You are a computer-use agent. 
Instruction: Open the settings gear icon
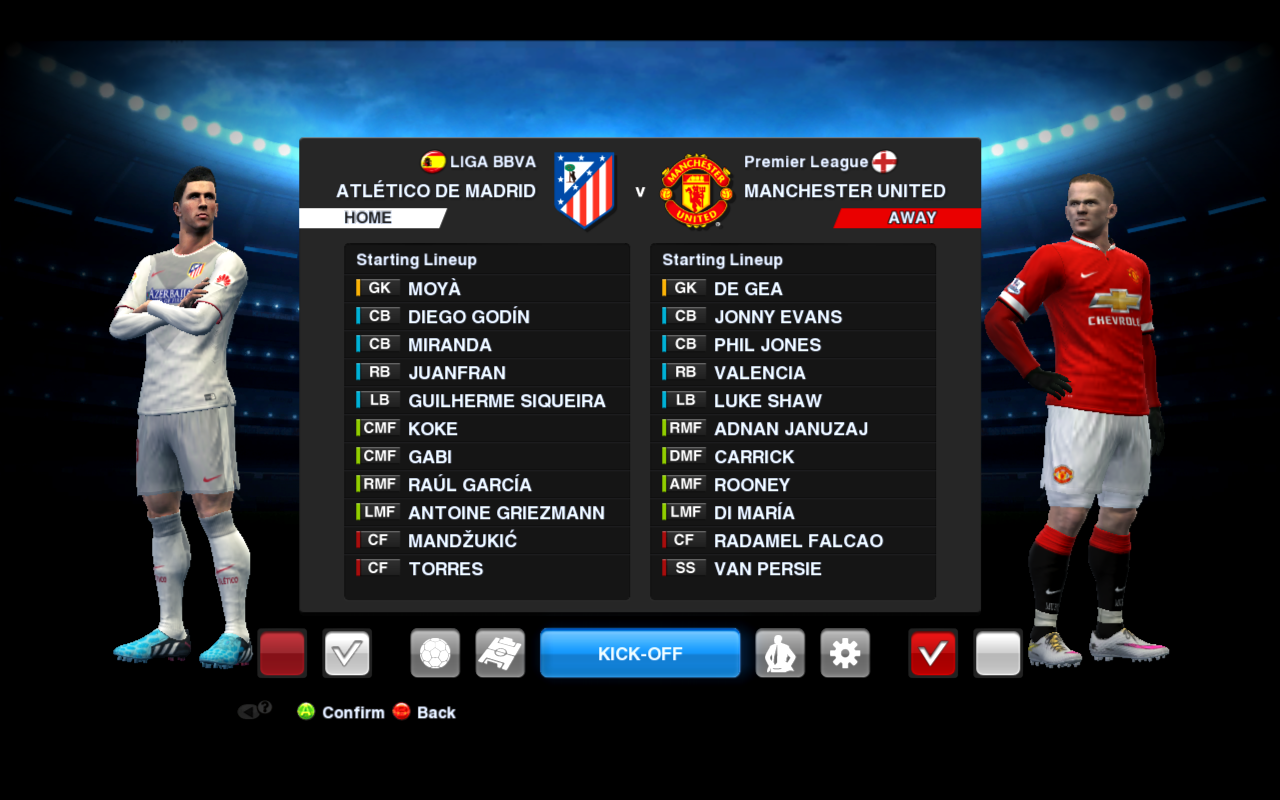[845, 653]
